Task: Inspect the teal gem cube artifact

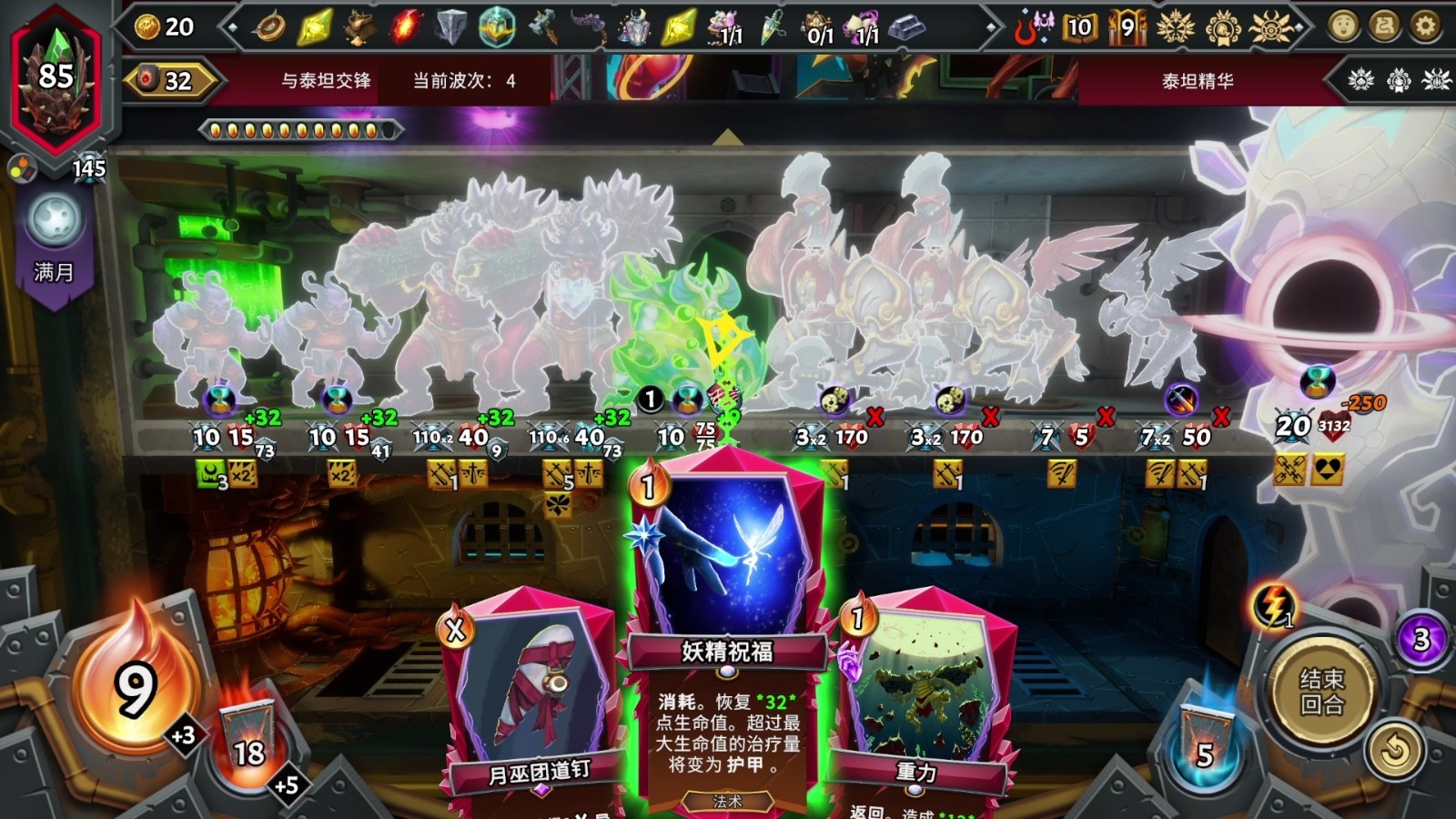Action: [497, 27]
